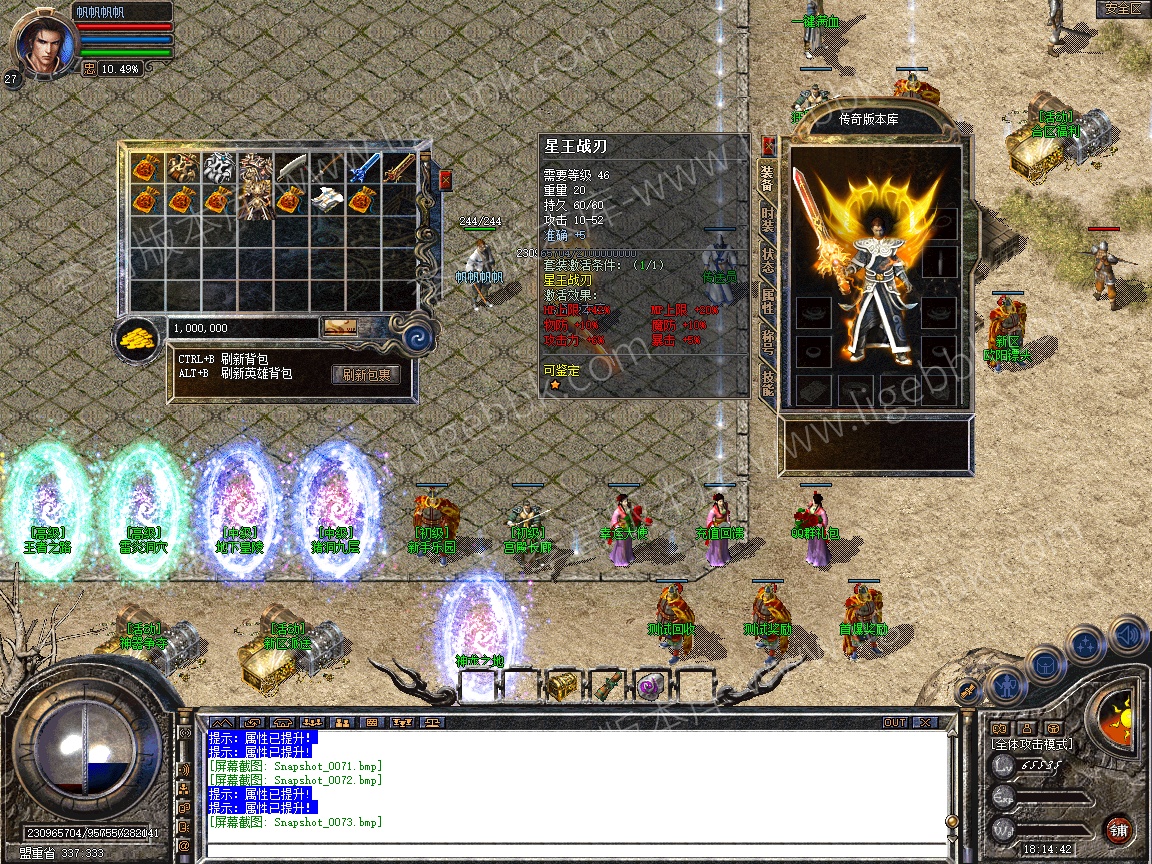1152x864 pixels.
Task: Select the treasure chest hotbar slot
Action: [561, 686]
